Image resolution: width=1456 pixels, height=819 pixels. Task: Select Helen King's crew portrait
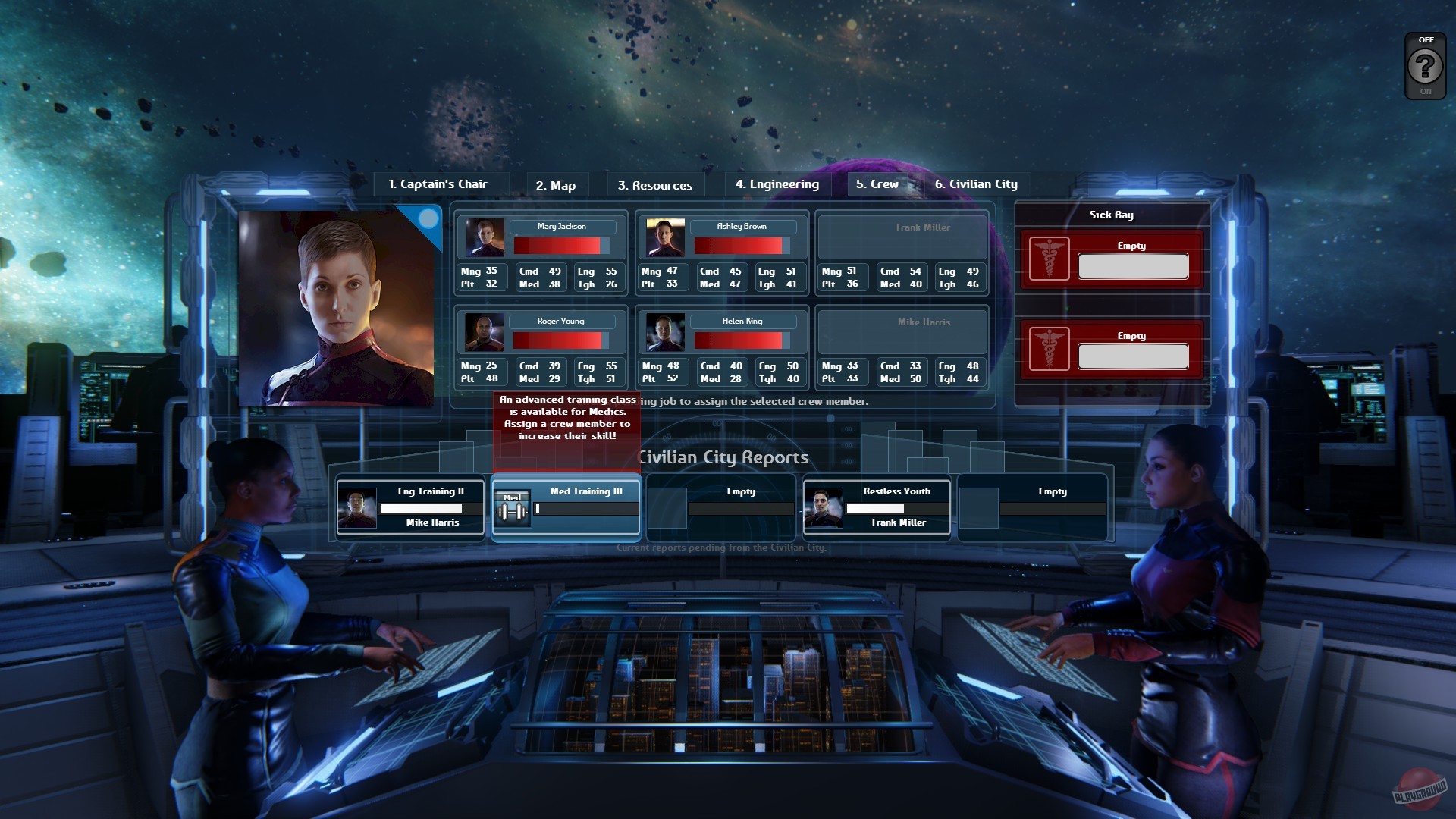(666, 331)
